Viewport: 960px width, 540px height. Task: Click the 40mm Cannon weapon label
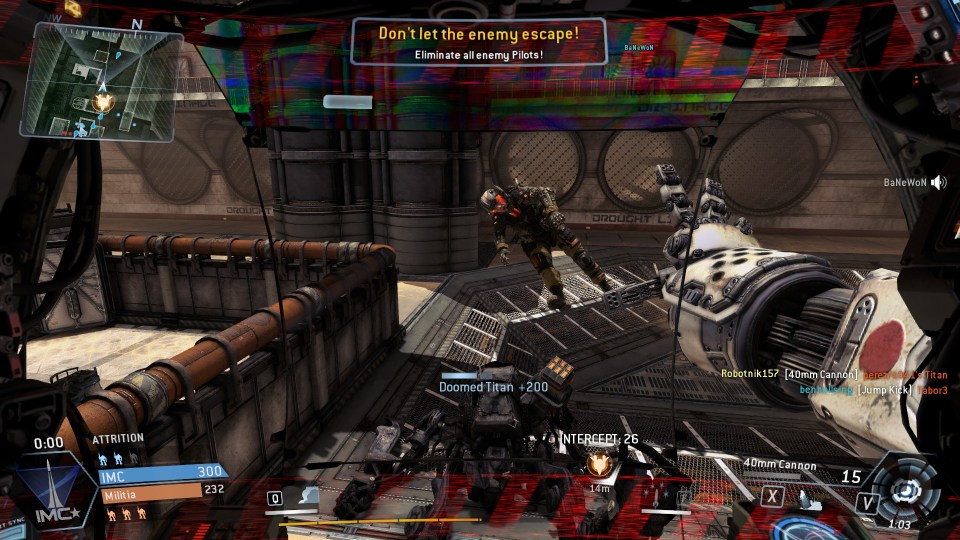(x=780, y=465)
